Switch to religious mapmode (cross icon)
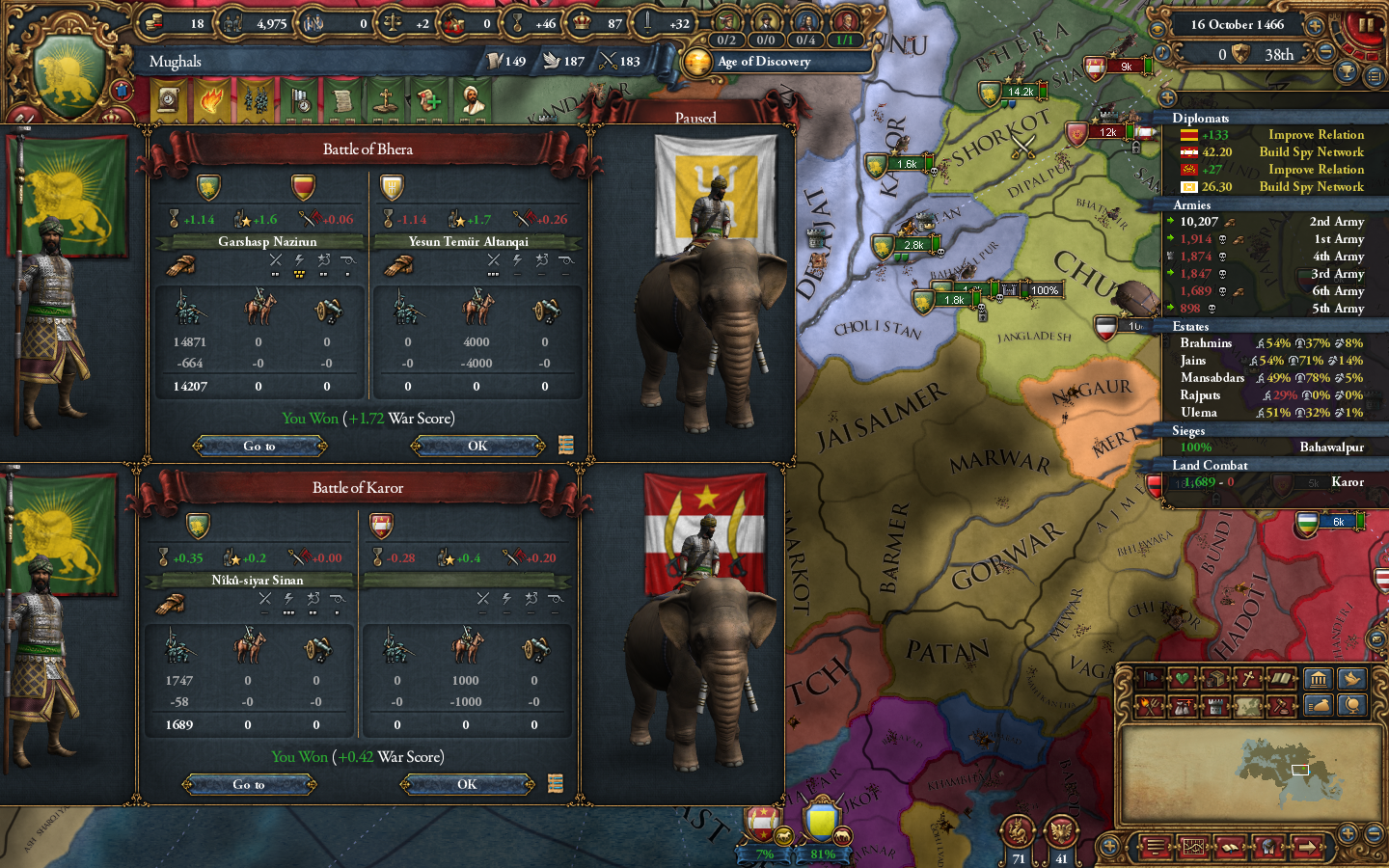The image size is (1389, 868). tap(1247, 680)
